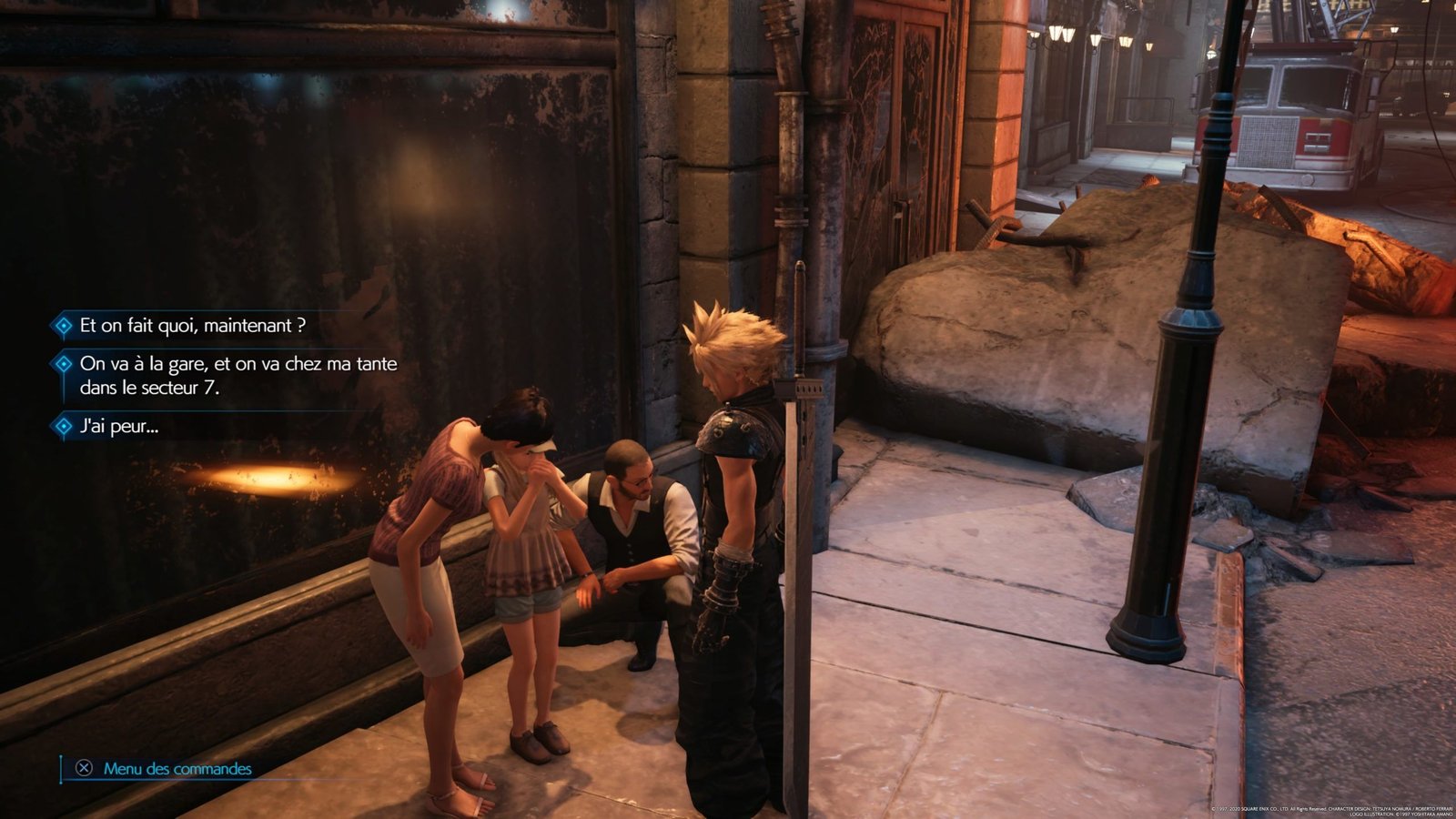The width and height of the screenshot is (1456, 819).
Task: Click the circled X button prompt icon
Action: click(x=82, y=767)
